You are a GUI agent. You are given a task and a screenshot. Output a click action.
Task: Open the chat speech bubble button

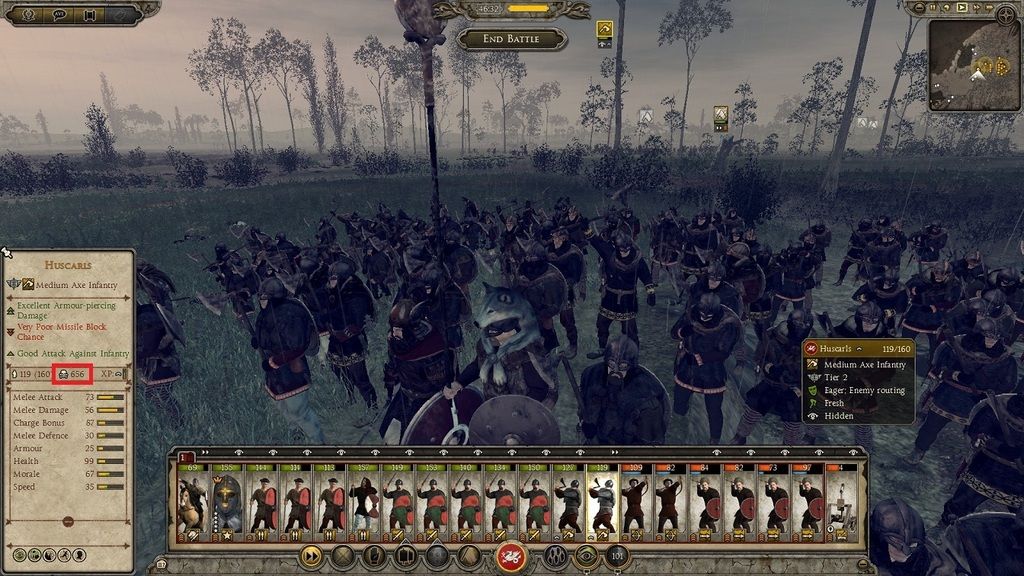click(x=59, y=14)
